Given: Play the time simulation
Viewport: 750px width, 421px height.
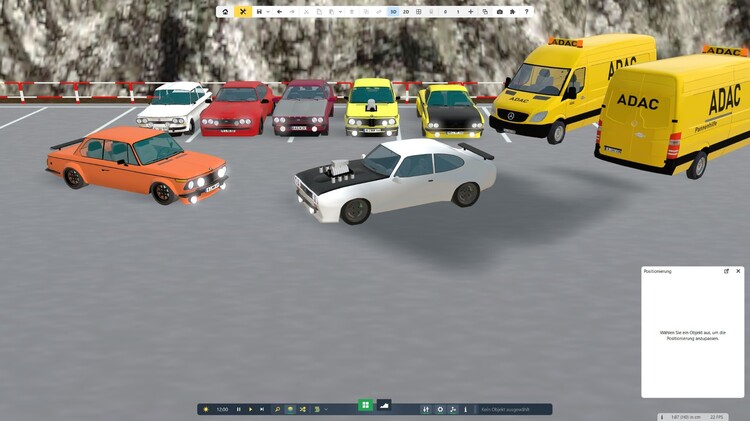Looking at the screenshot, I should tap(250, 409).
